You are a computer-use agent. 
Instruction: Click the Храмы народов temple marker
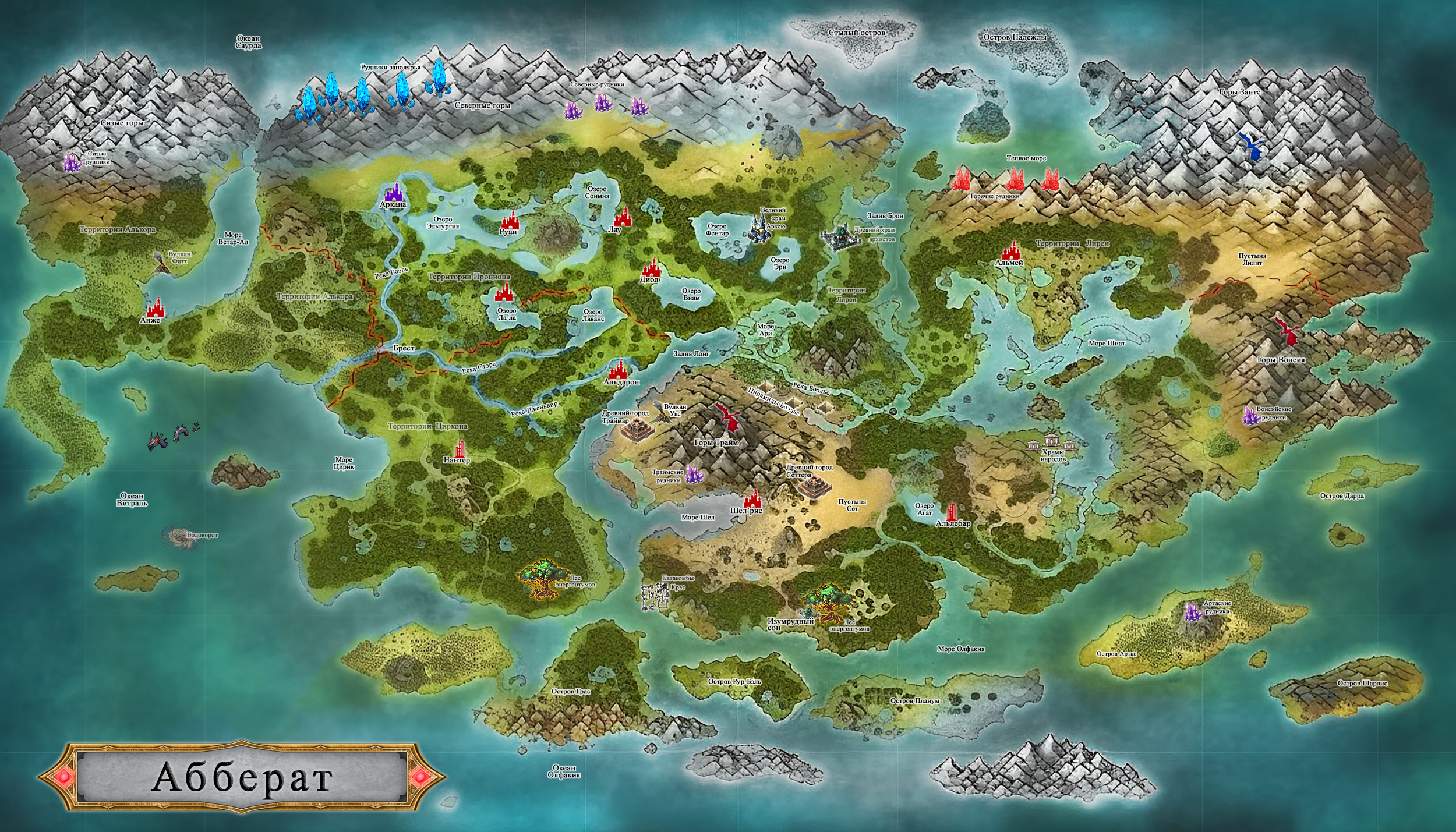(1051, 442)
